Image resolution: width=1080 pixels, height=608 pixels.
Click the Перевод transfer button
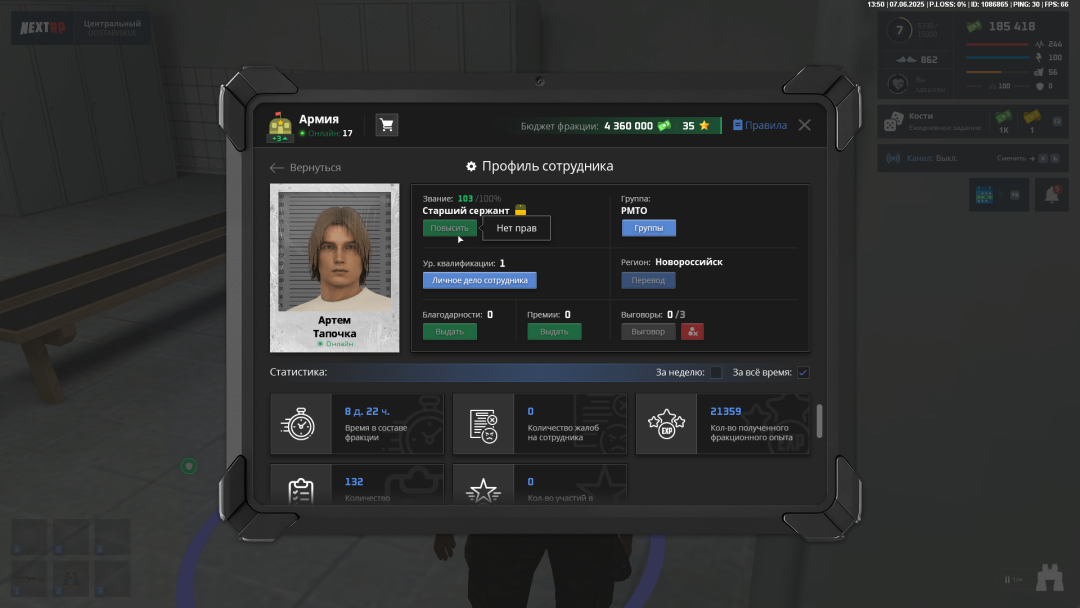pyautogui.click(x=648, y=280)
